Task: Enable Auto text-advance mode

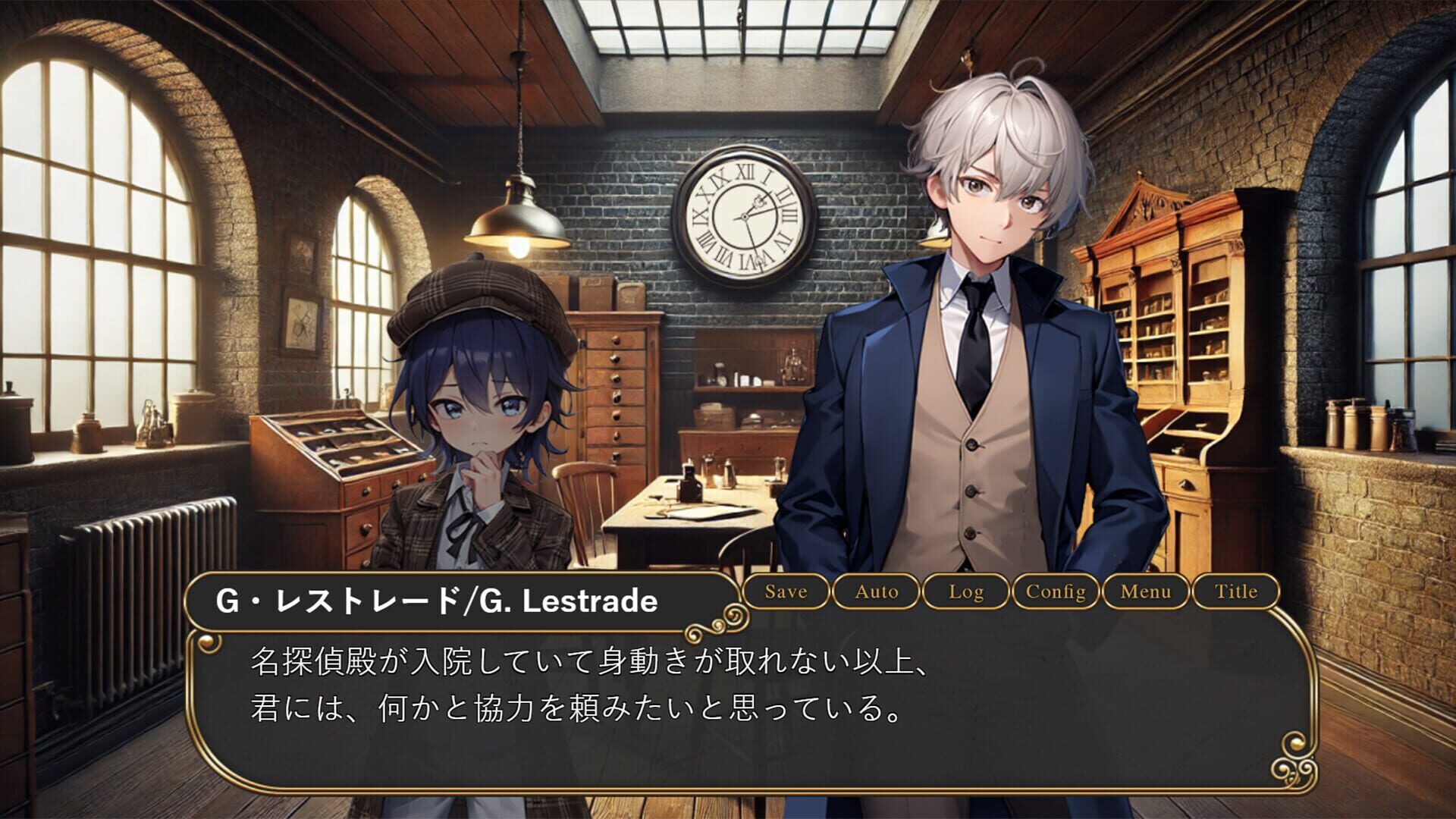Action: tap(877, 592)
